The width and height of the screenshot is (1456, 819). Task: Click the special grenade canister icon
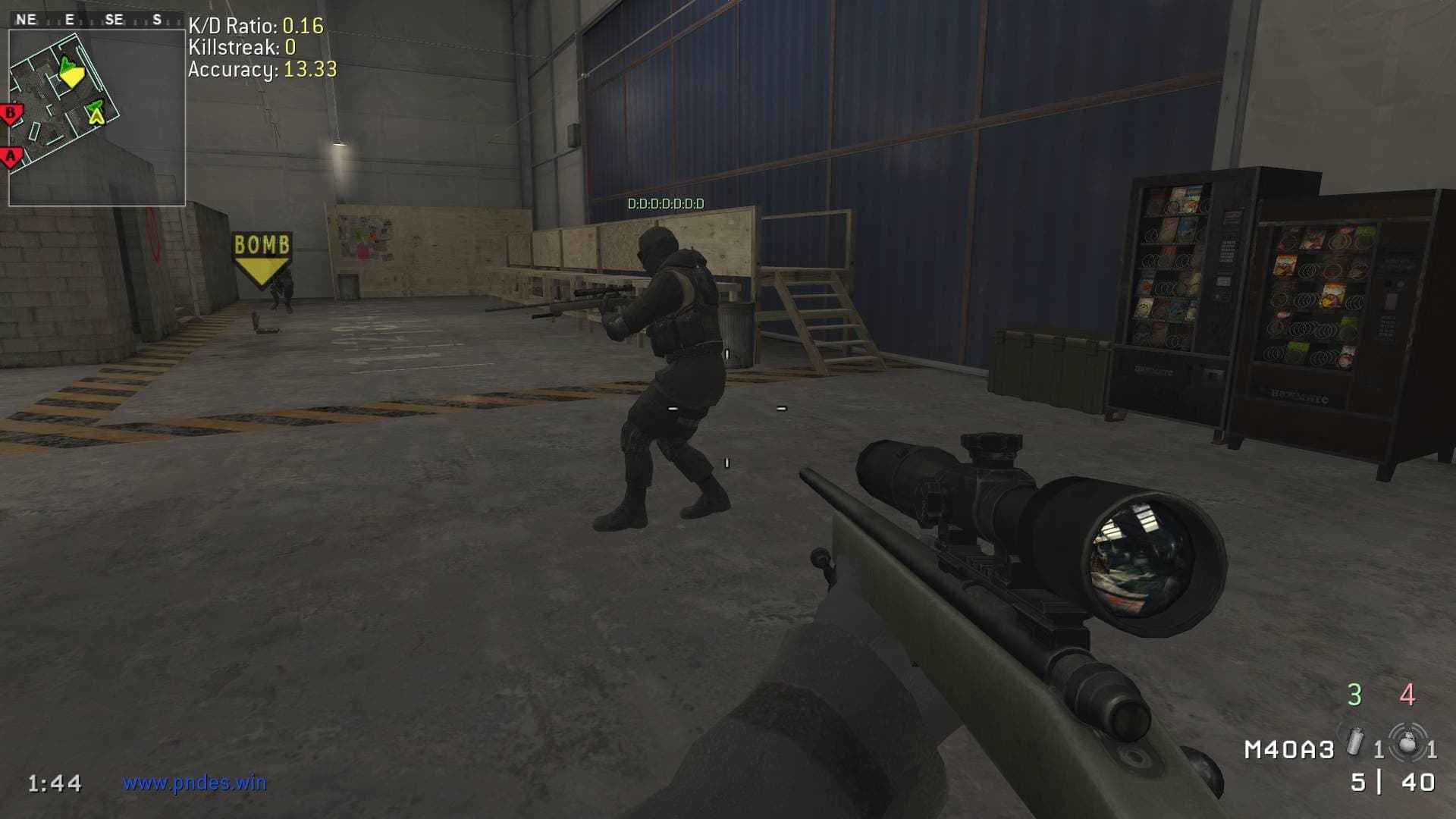(x=1354, y=742)
